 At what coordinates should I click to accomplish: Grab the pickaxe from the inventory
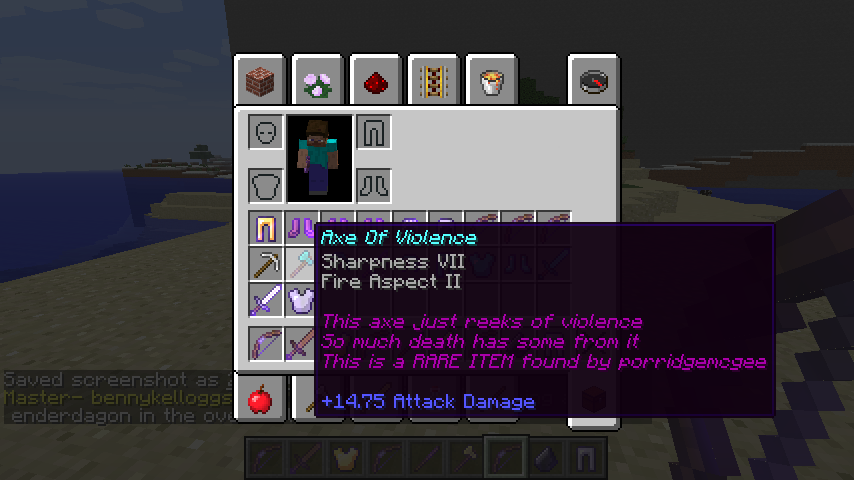pos(265,264)
